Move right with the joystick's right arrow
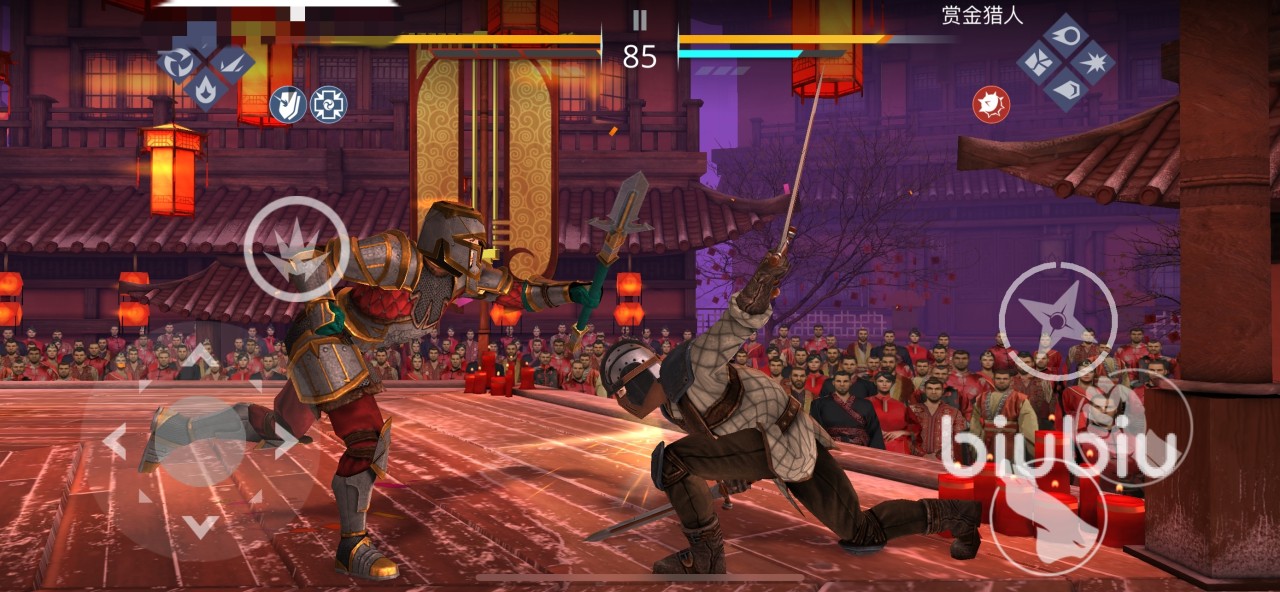Image resolution: width=1280 pixels, height=592 pixels. [x=285, y=440]
